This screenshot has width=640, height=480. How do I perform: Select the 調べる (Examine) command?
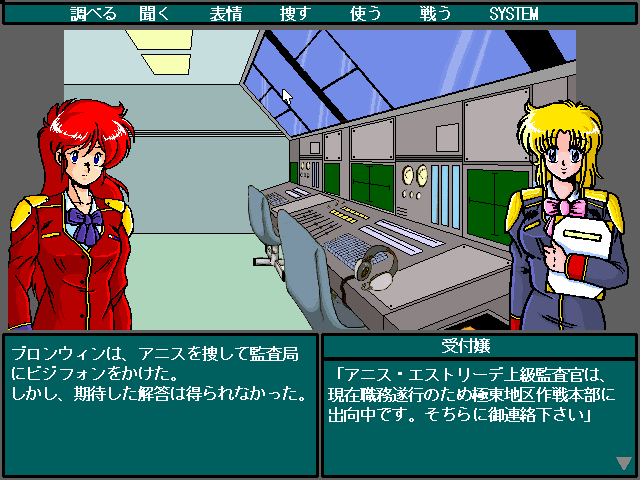[95, 14]
